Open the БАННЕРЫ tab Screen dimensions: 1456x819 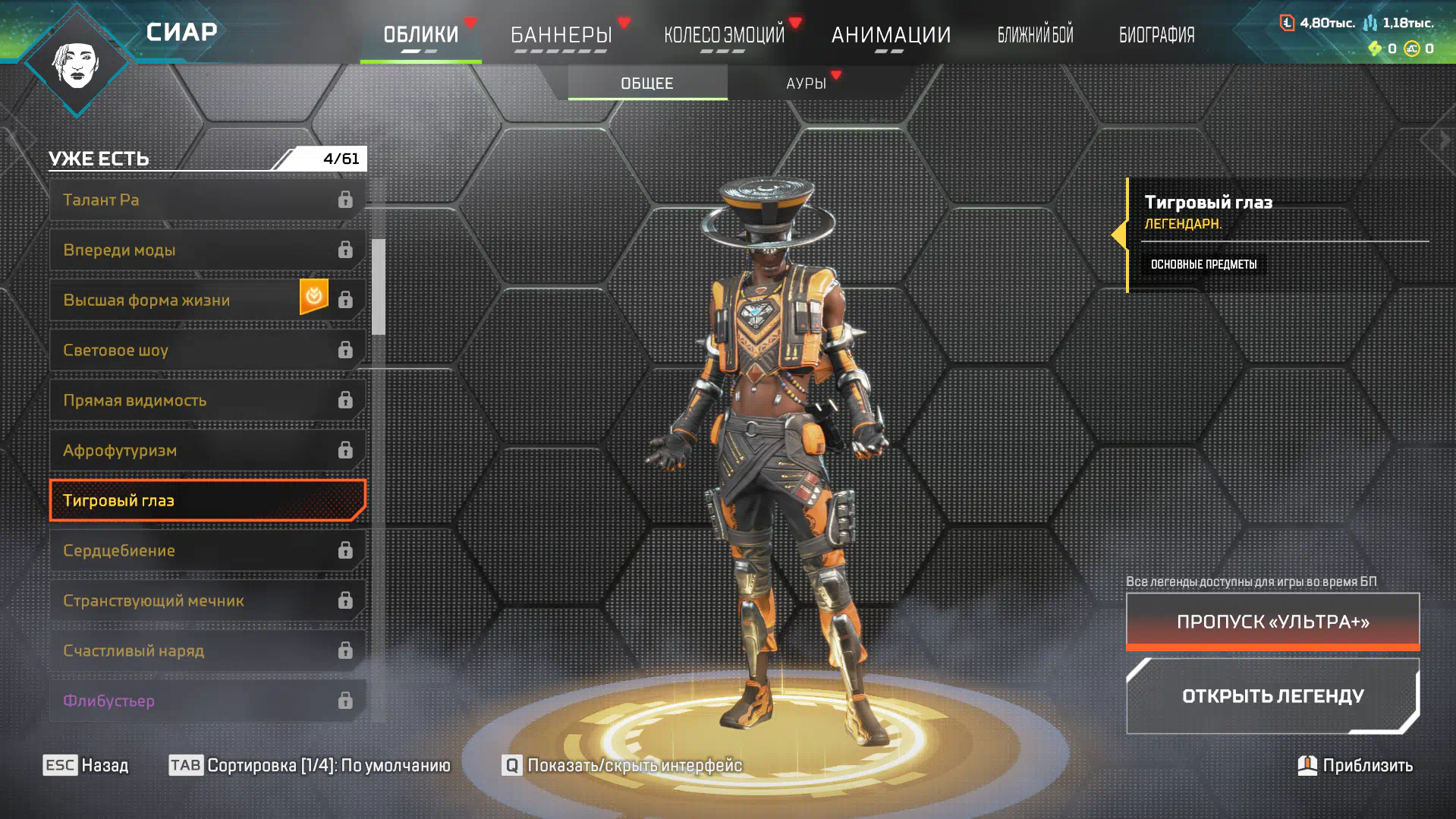point(561,35)
